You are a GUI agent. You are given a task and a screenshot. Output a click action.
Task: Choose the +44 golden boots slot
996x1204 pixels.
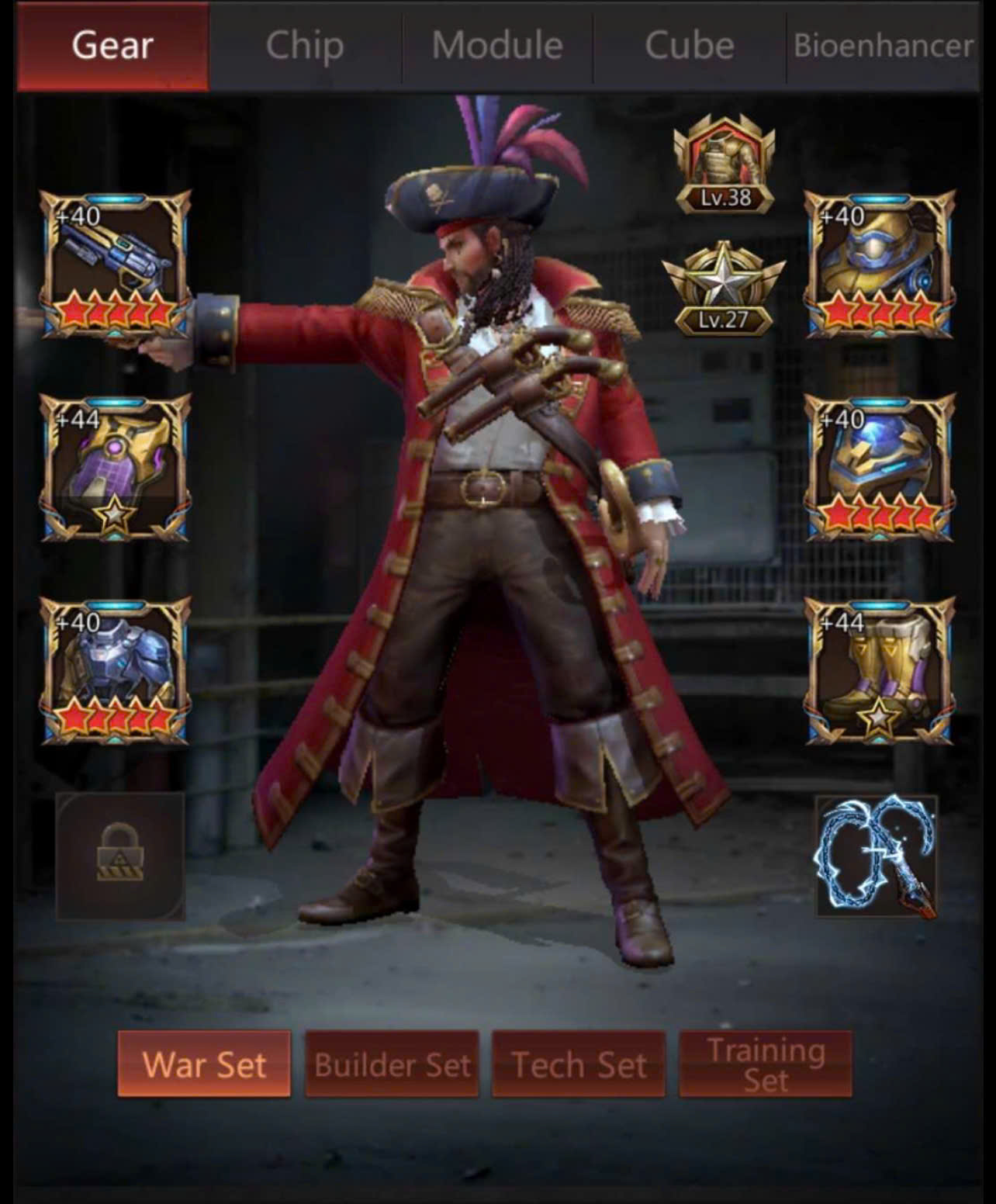pos(880,671)
